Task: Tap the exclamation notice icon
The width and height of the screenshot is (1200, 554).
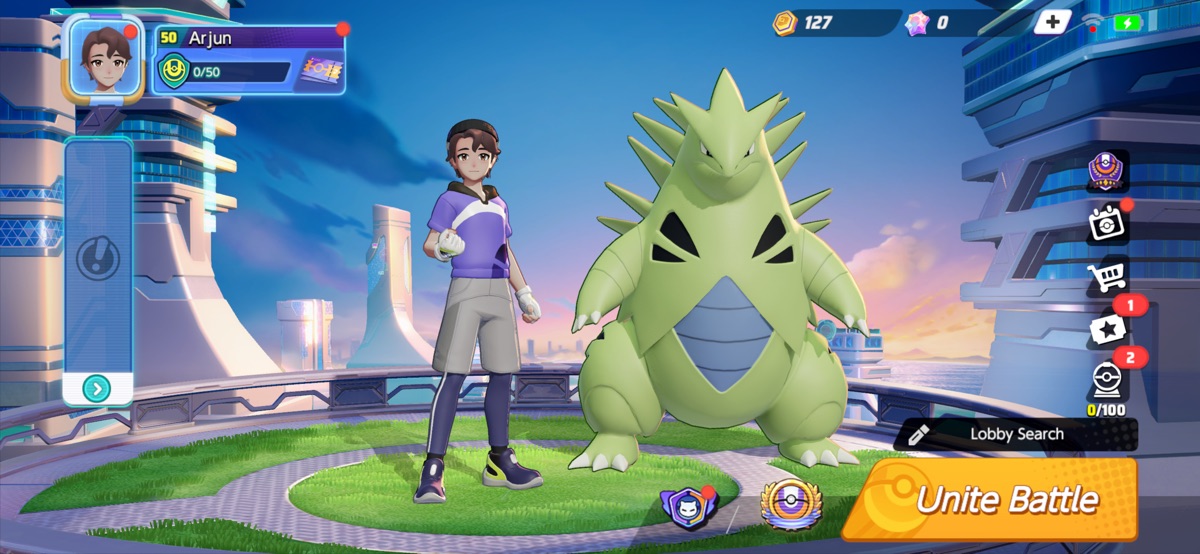Action: point(97,260)
